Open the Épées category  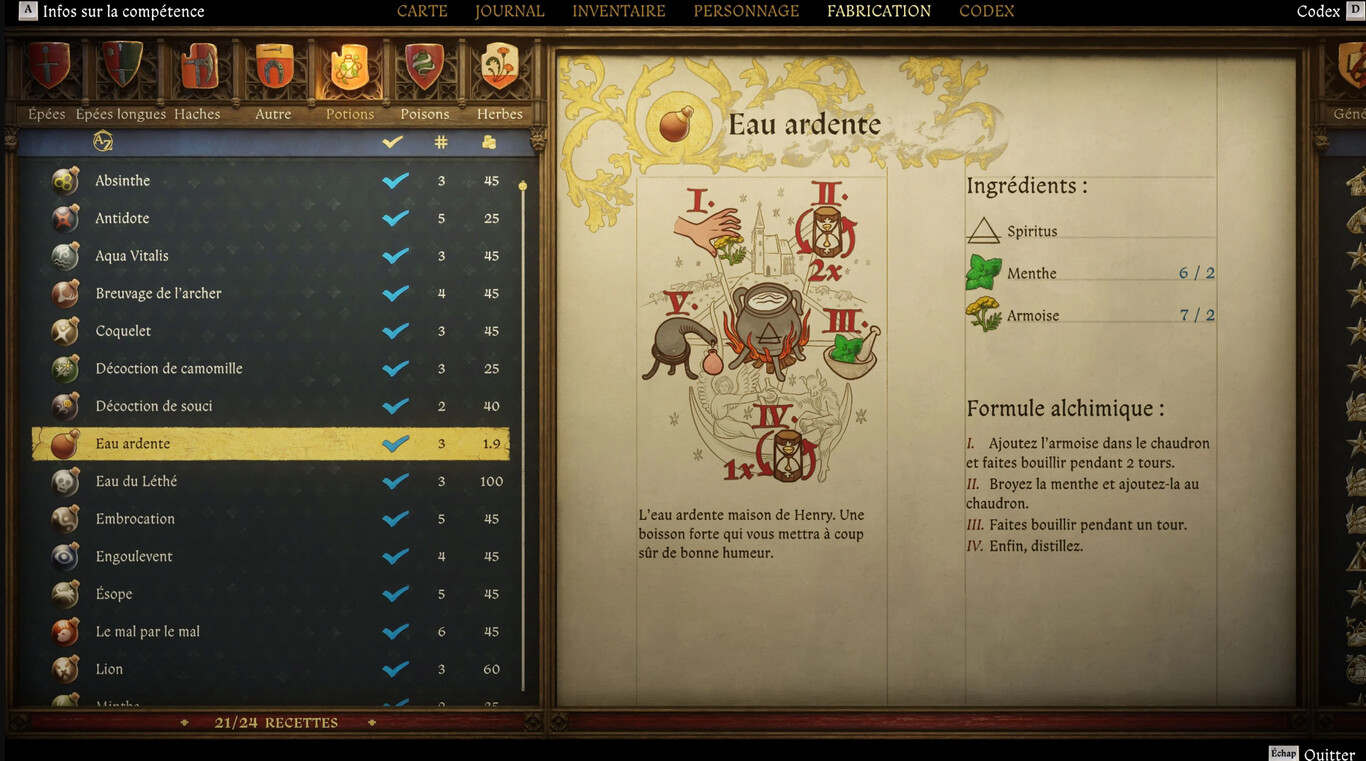(46, 68)
